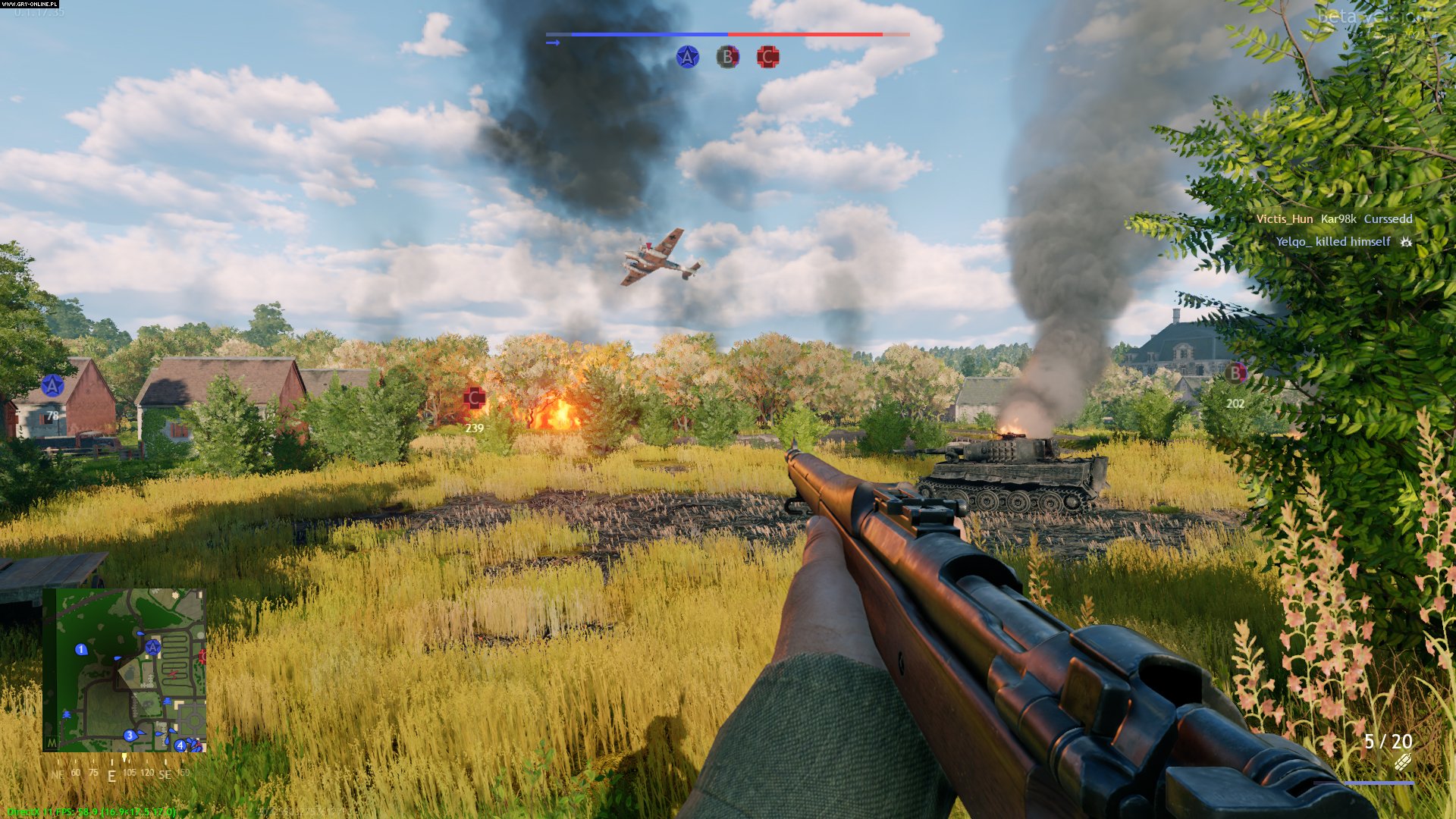Select red capture point C in objective tracker
Screen dimensions: 1456x819
coord(767,57)
